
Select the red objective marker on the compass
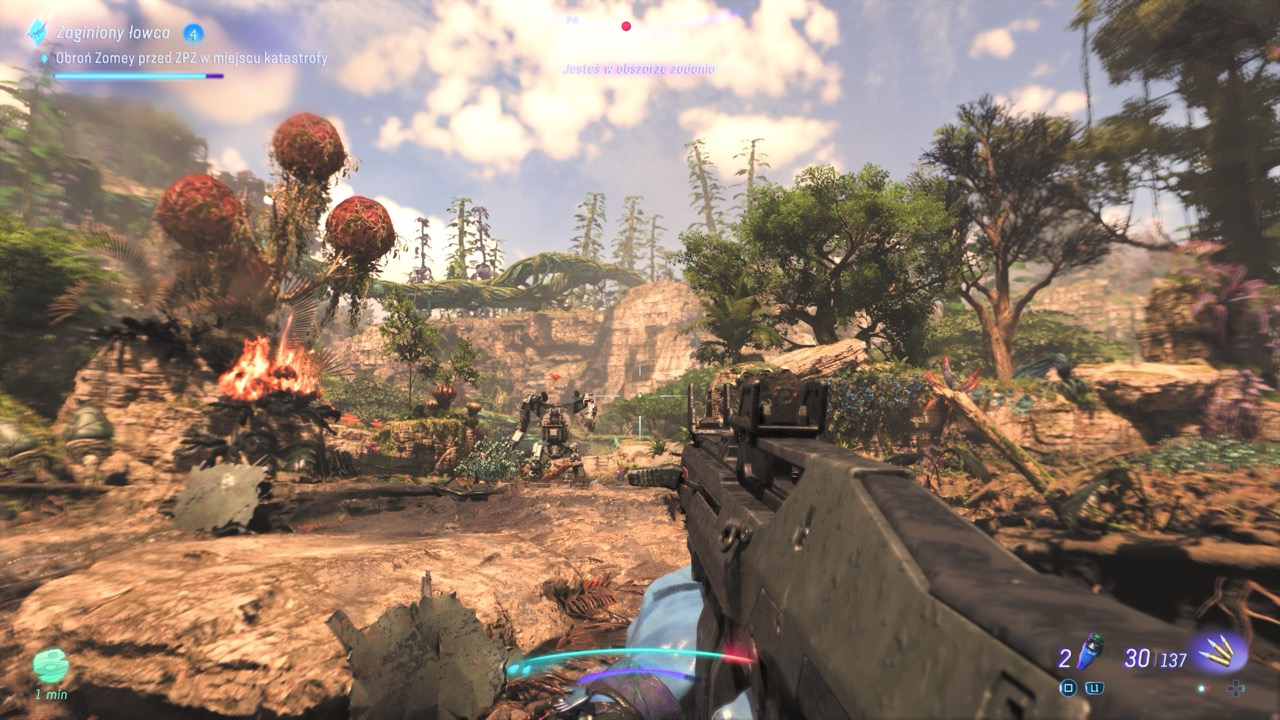(626, 26)
